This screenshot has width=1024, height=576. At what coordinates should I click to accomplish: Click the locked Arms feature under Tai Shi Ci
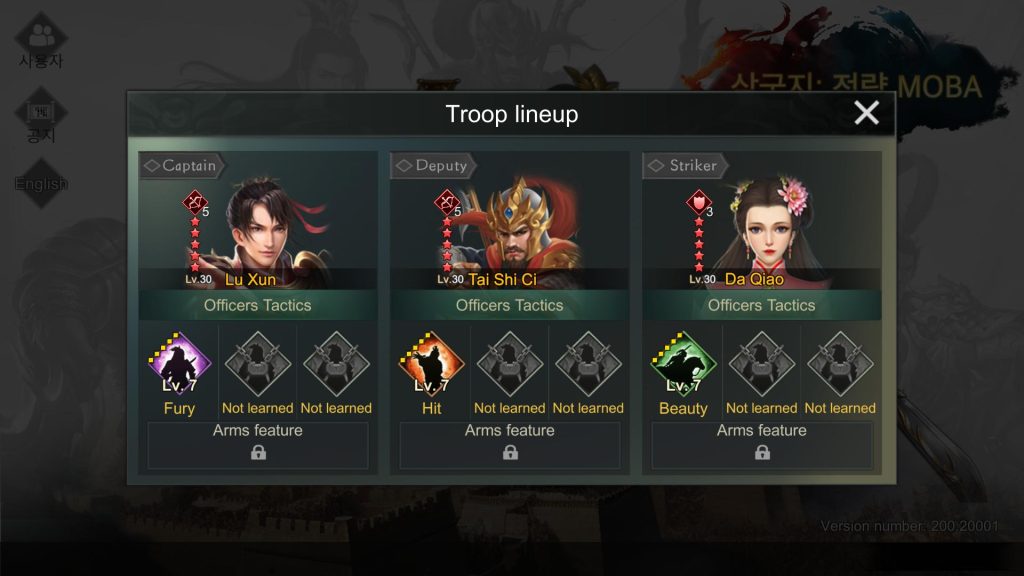(510, 445)
